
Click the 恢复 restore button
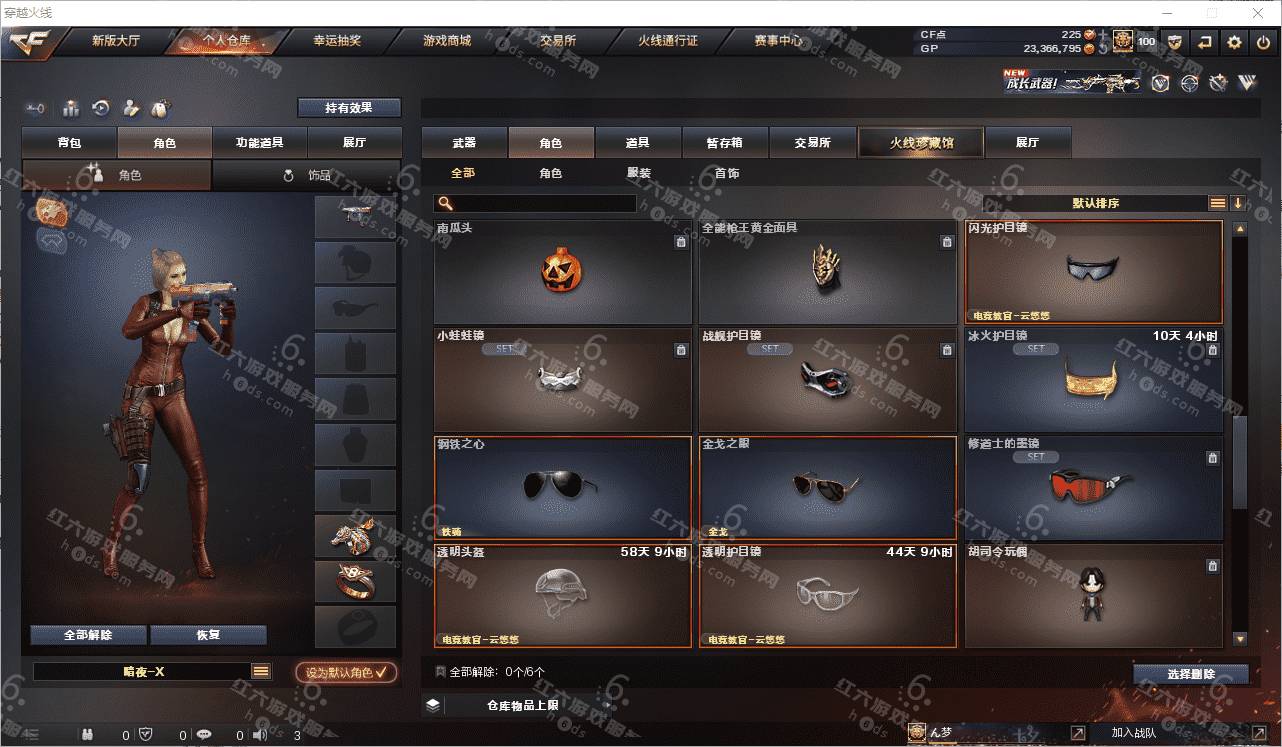click(x=208, y=635)
